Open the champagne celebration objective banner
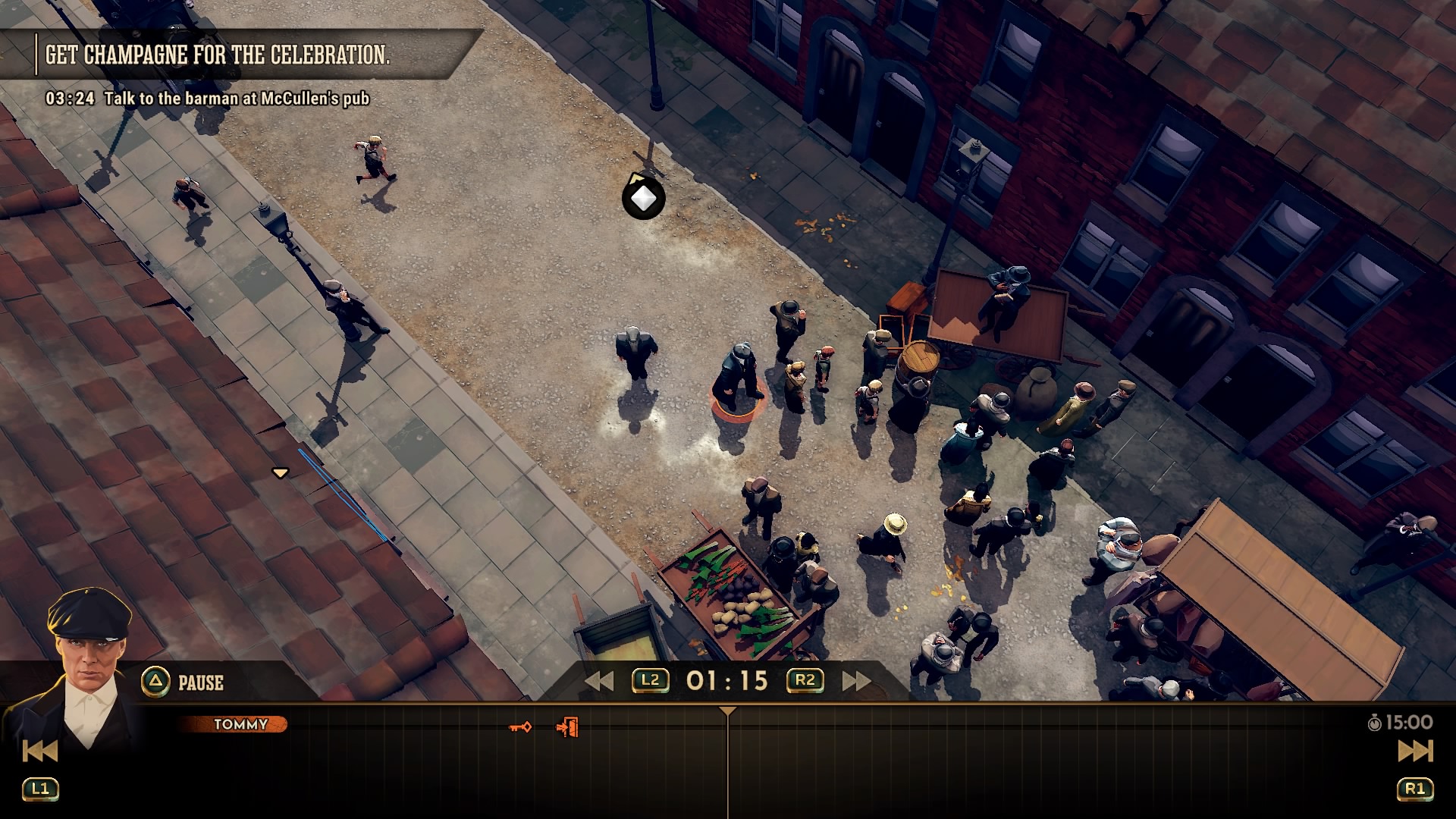The height and width of the screenshot is (819, 1456). (x=218, y=55)
